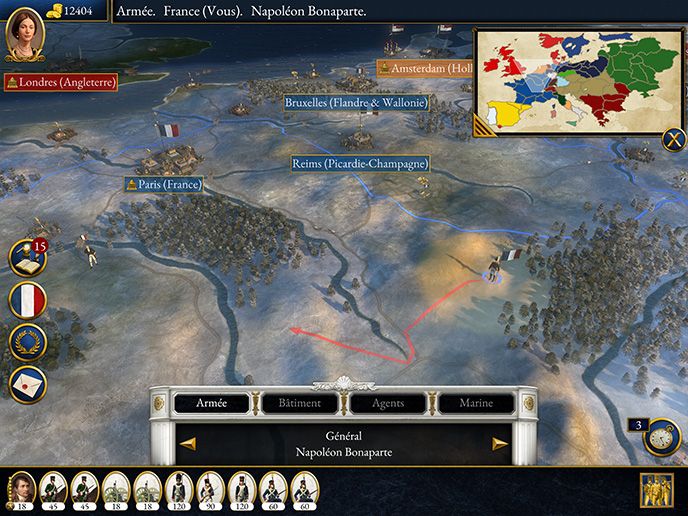Open the laurel wreath objectives button
The height and width of the screenshot is (516, 688).
27,342
